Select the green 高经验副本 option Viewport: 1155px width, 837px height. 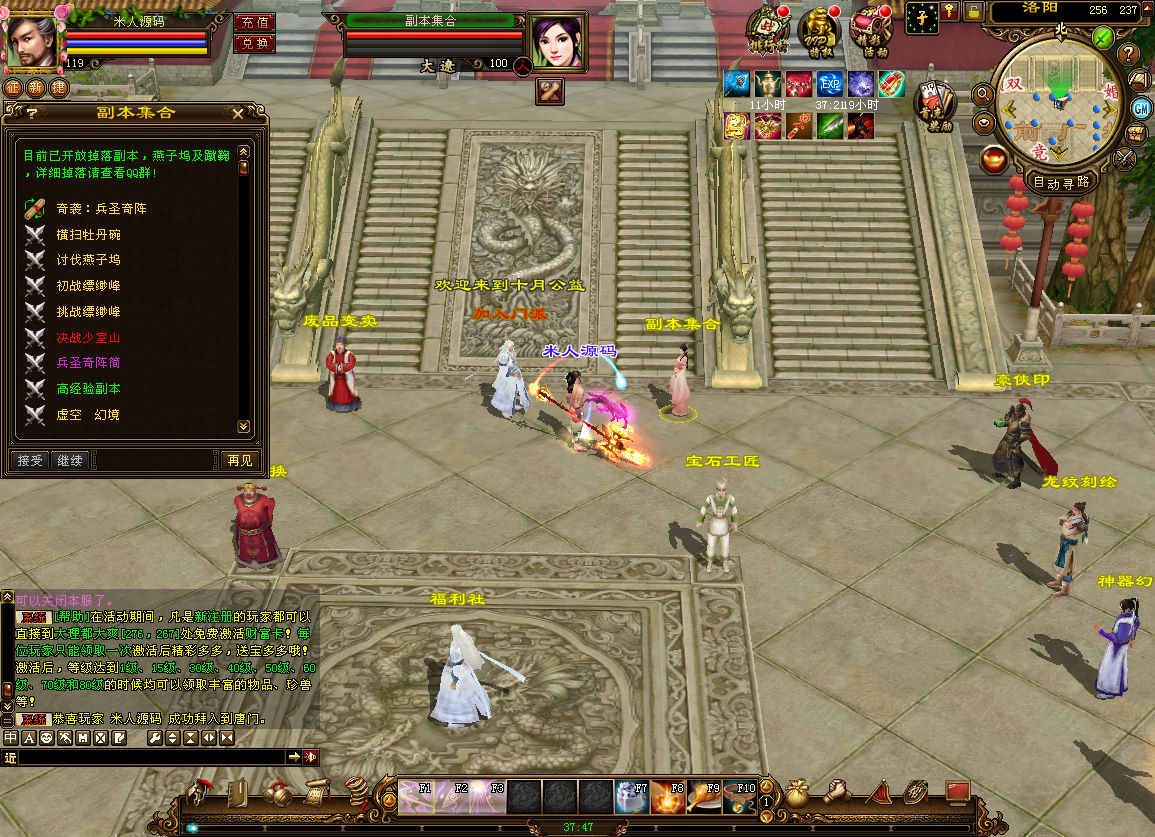pyautogui.click(x=88, y=388)
